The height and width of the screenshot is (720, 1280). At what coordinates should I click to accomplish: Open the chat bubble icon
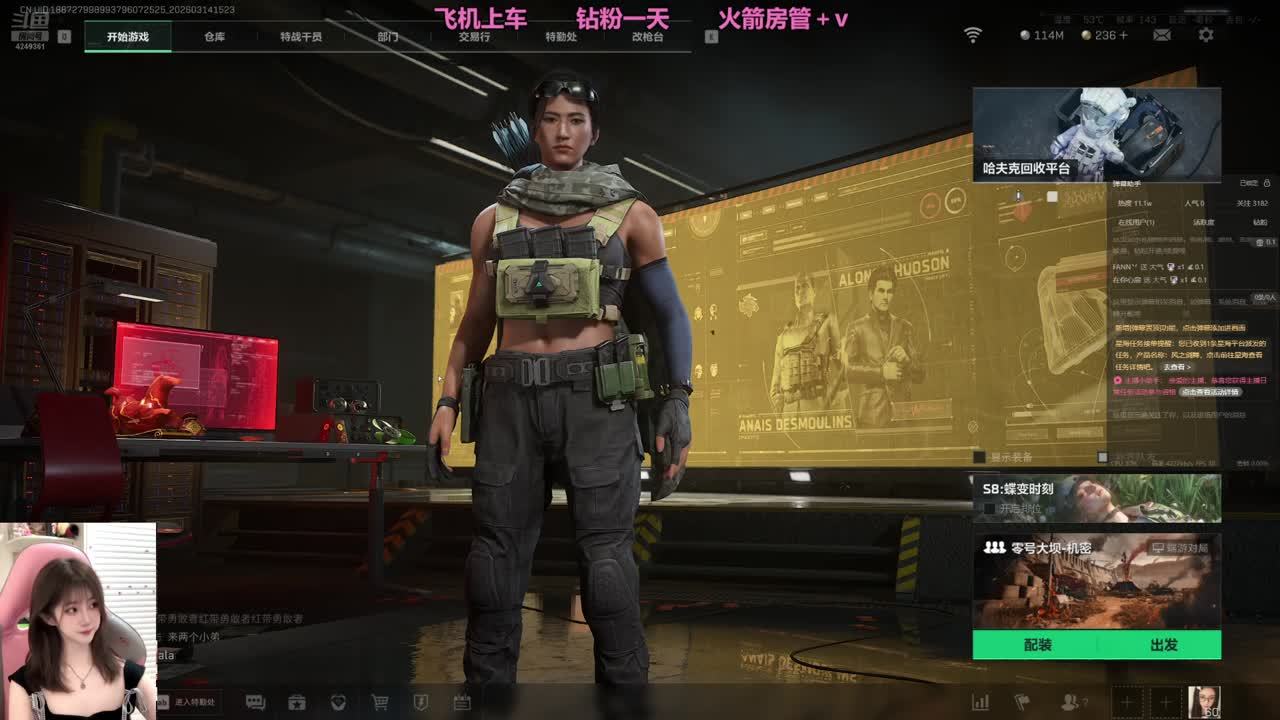255,702
